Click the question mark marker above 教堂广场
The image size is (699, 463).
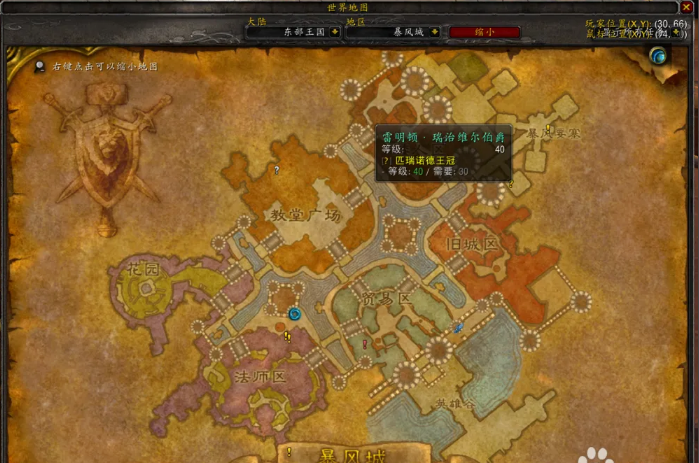click(x=276, y=170)
